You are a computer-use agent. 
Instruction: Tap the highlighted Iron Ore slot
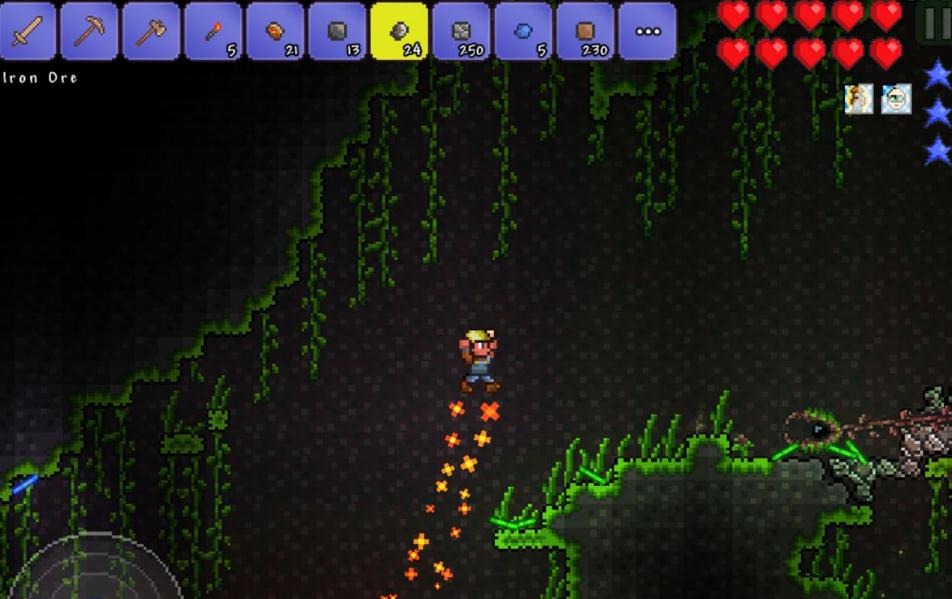coord(399,30)
